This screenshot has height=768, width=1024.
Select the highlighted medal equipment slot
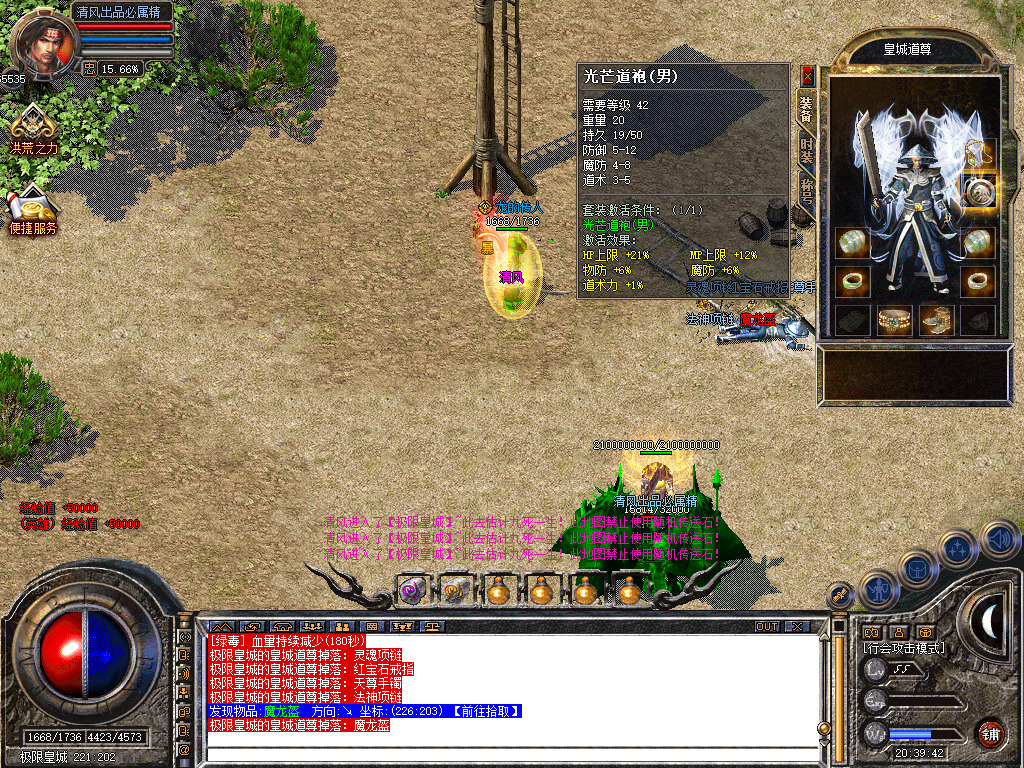(x=977, y=189)
